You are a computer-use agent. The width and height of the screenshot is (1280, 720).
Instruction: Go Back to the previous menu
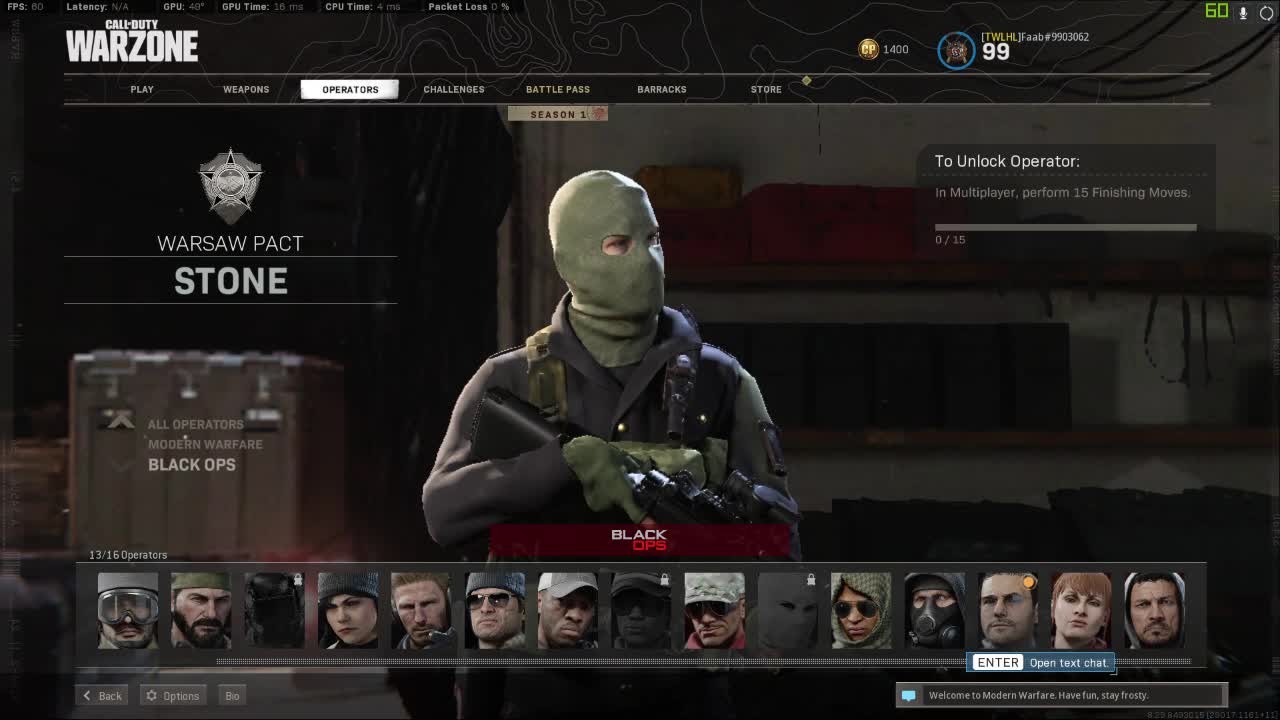tap(102, 696)
